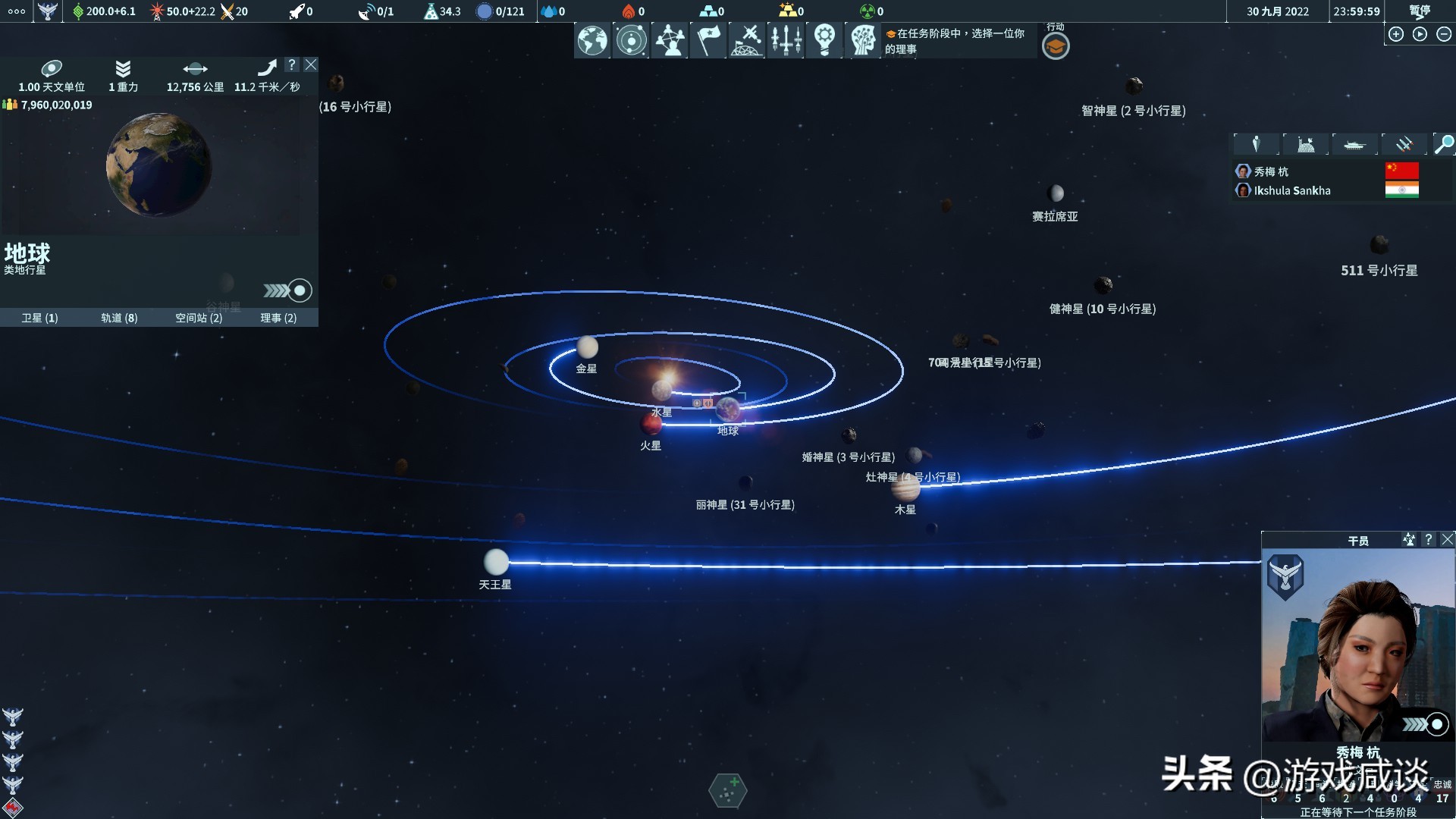Open the technology gear-bulb icon
The image size is (1456, 819).
coord(824,40)
